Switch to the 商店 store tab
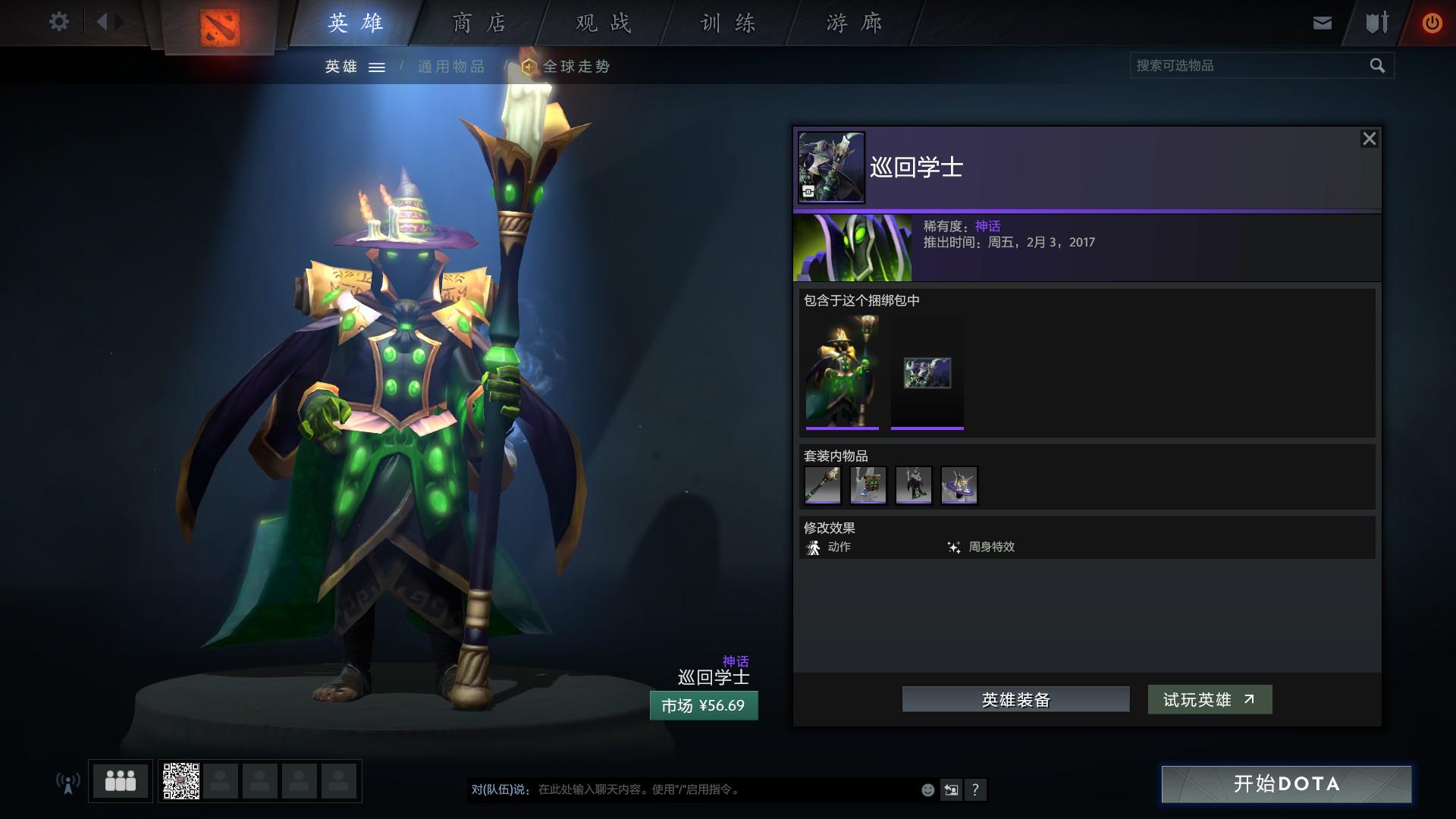 tap(479, 24)
